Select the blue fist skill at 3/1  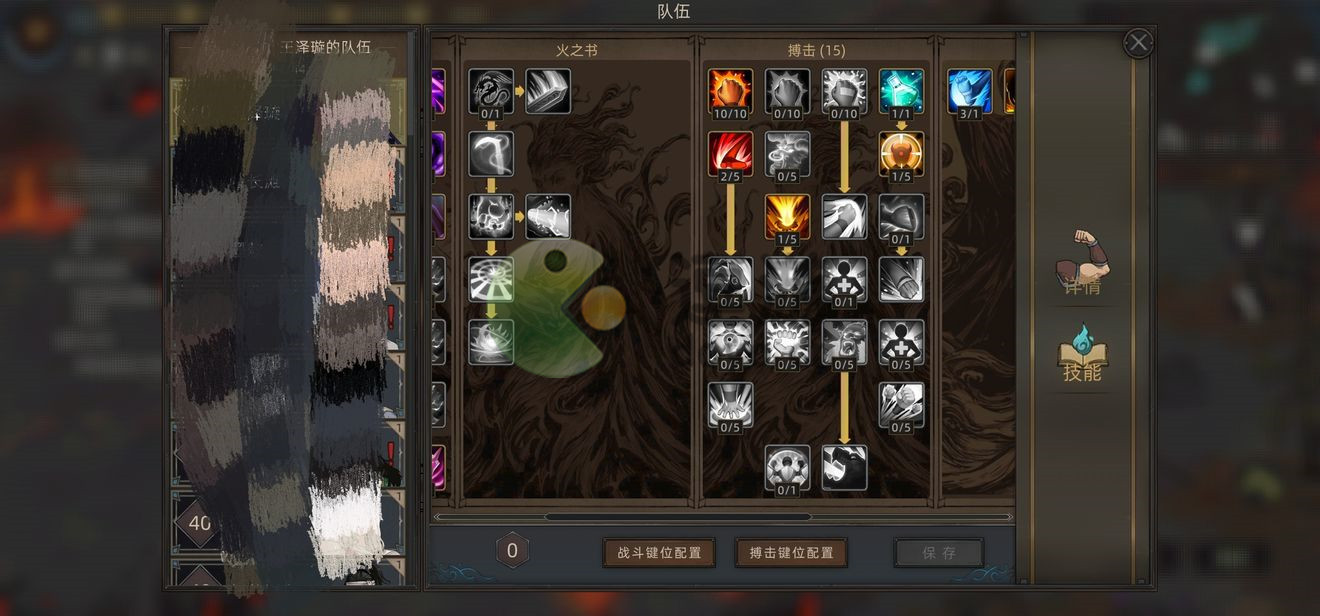click(x=969, y=90)
